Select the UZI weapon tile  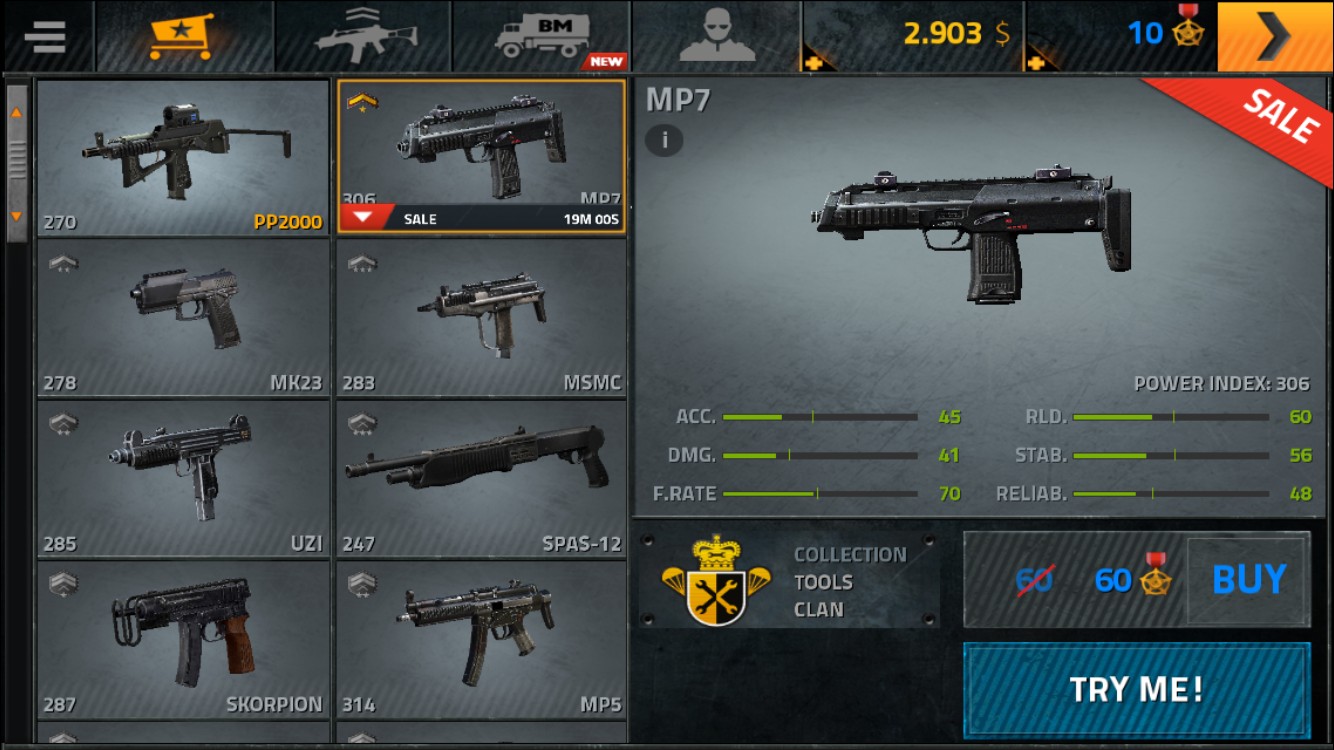(183, 478)
